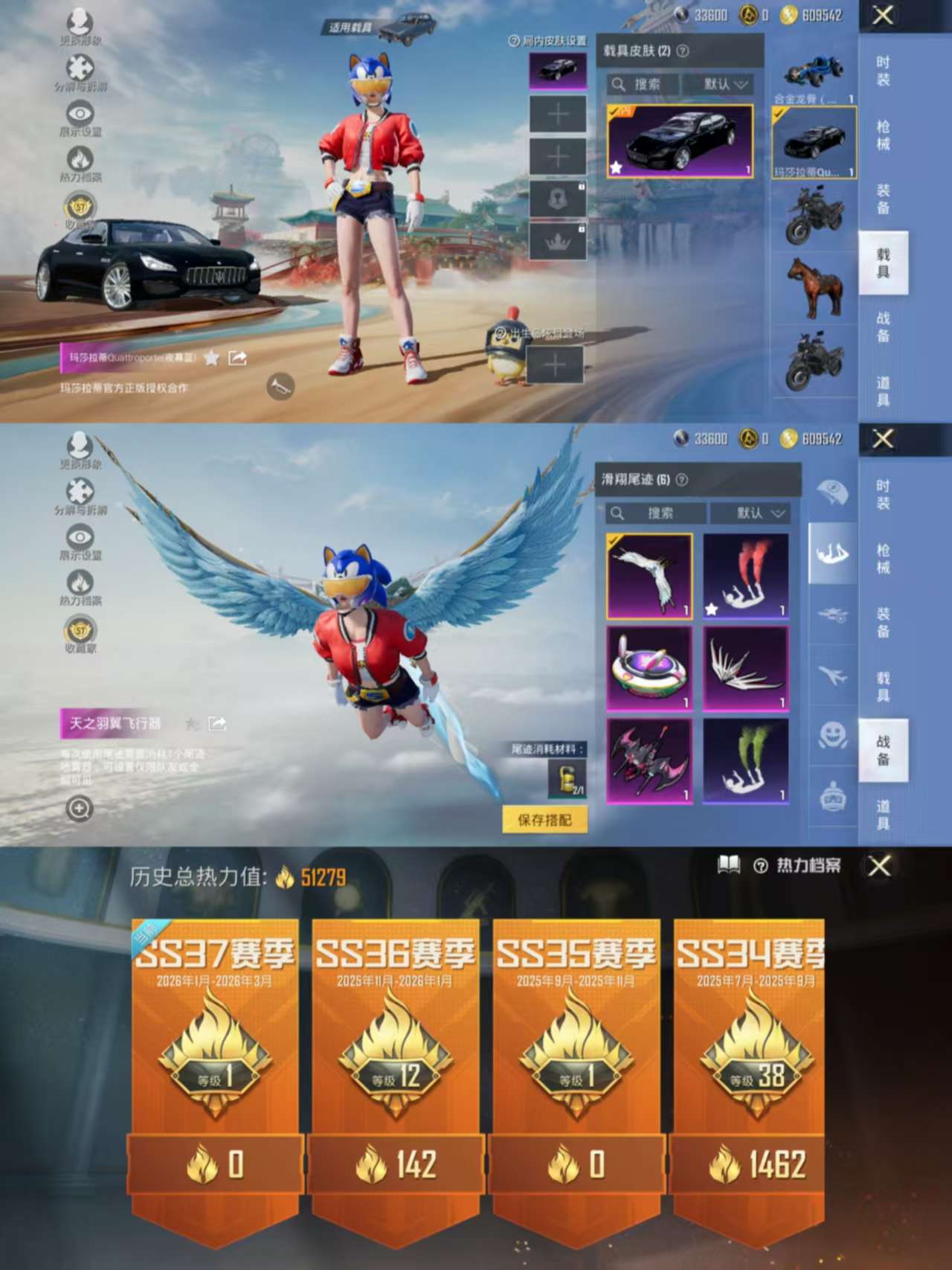Open the heat archive guide book icon
Image resolution: width=952 pixels, height=1270 pixels.
(x=730, y=867)
